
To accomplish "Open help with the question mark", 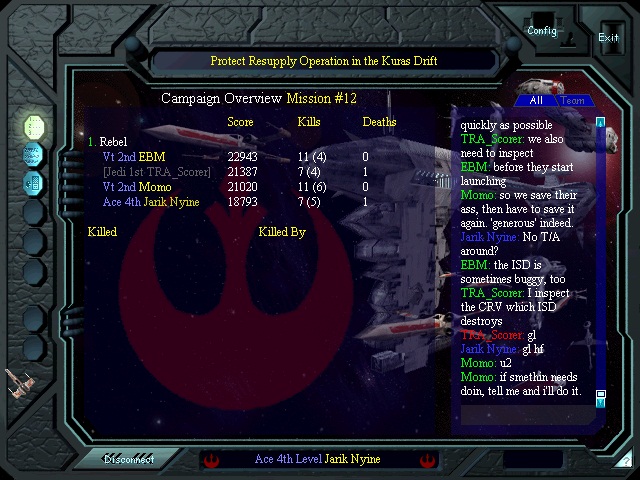I will point(625,461).
